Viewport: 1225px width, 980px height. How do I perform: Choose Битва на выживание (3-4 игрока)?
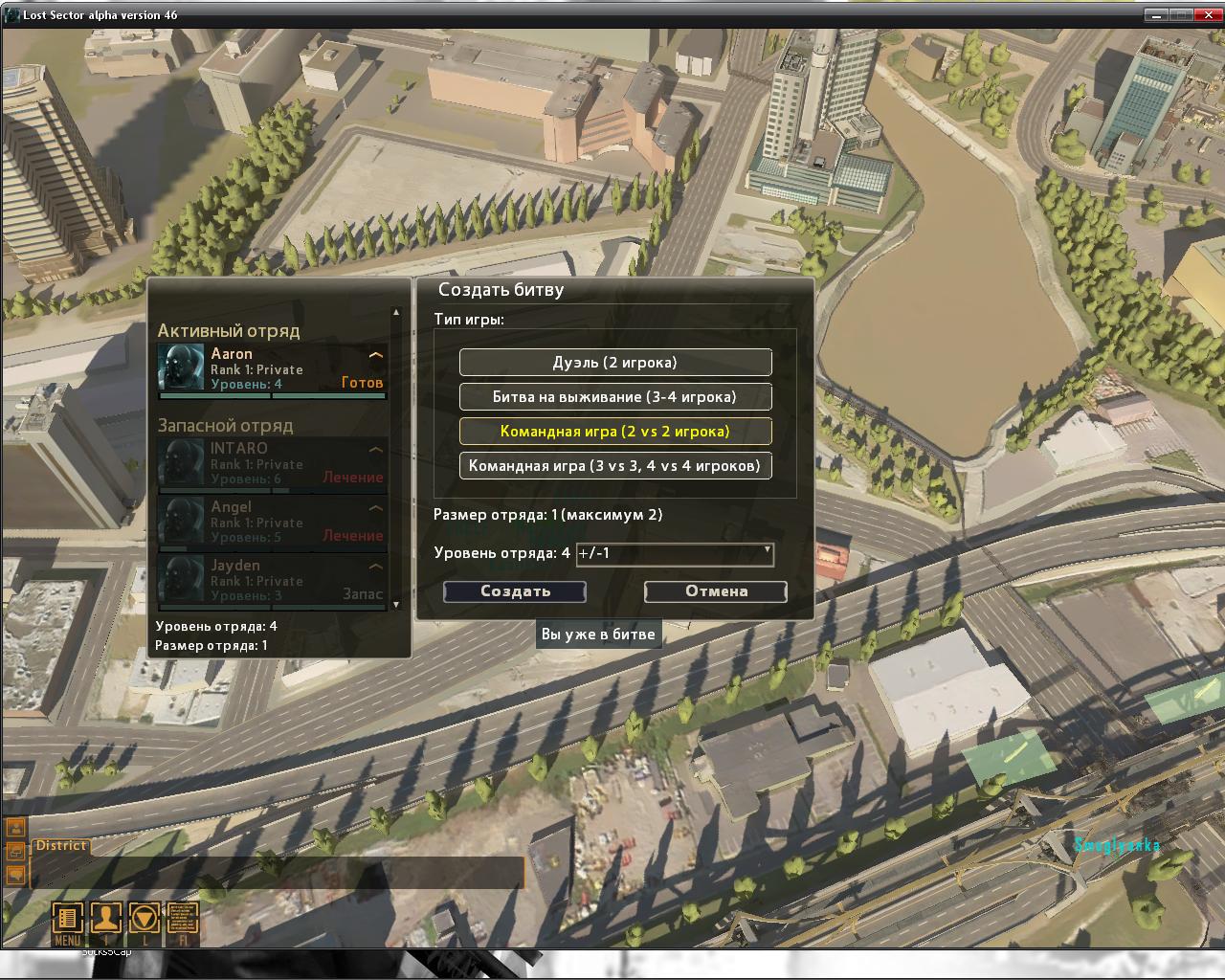[615, 397]
